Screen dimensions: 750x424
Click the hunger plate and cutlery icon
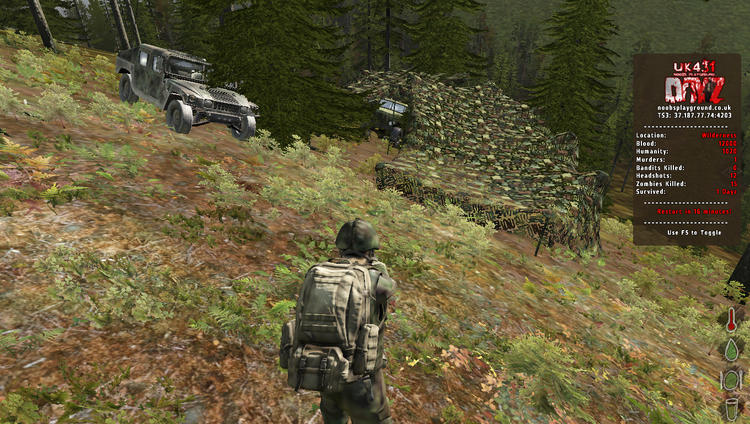(x=731, y=380)
